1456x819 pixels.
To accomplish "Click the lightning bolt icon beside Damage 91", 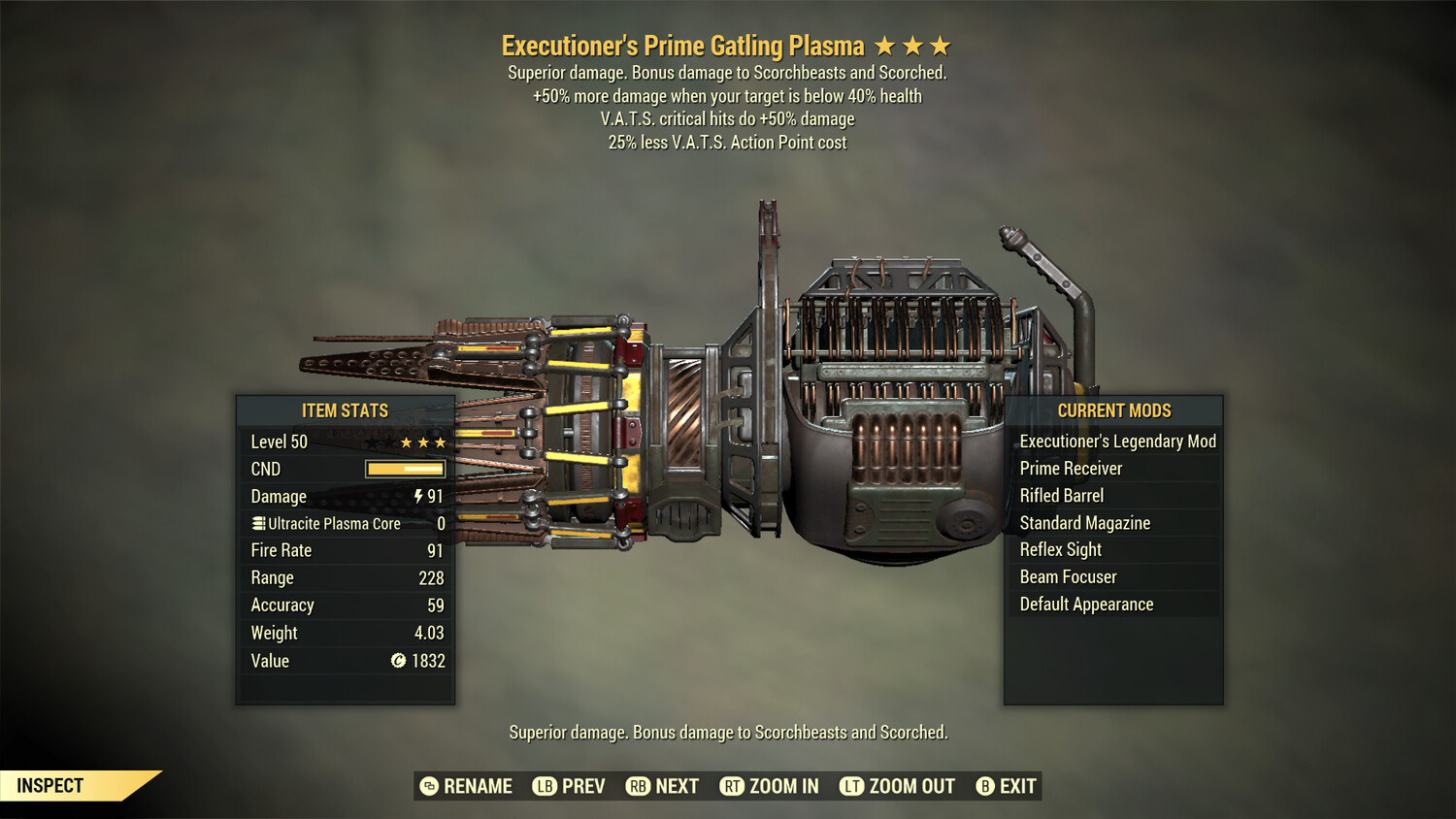I will click(x=417, y=496).
